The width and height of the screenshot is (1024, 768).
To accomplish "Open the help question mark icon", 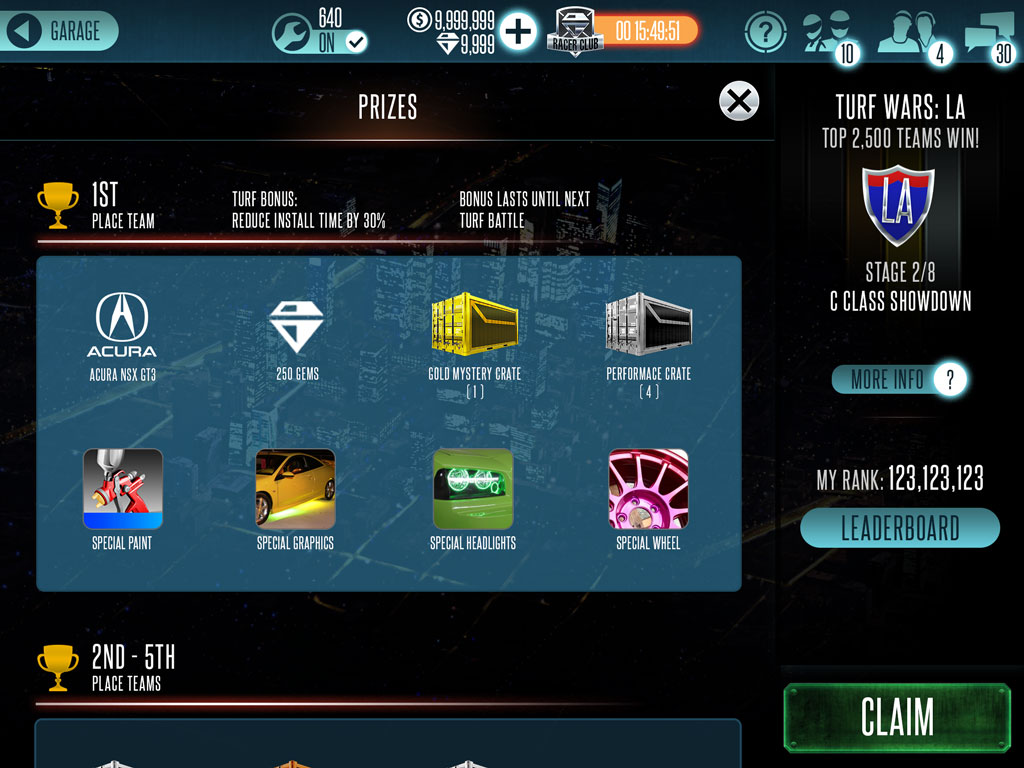I will point(765,33).
